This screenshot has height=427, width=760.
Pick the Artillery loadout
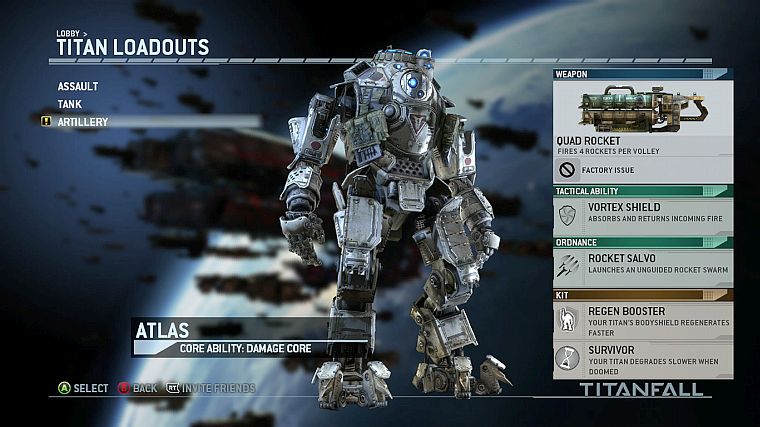tap(83, 122)
